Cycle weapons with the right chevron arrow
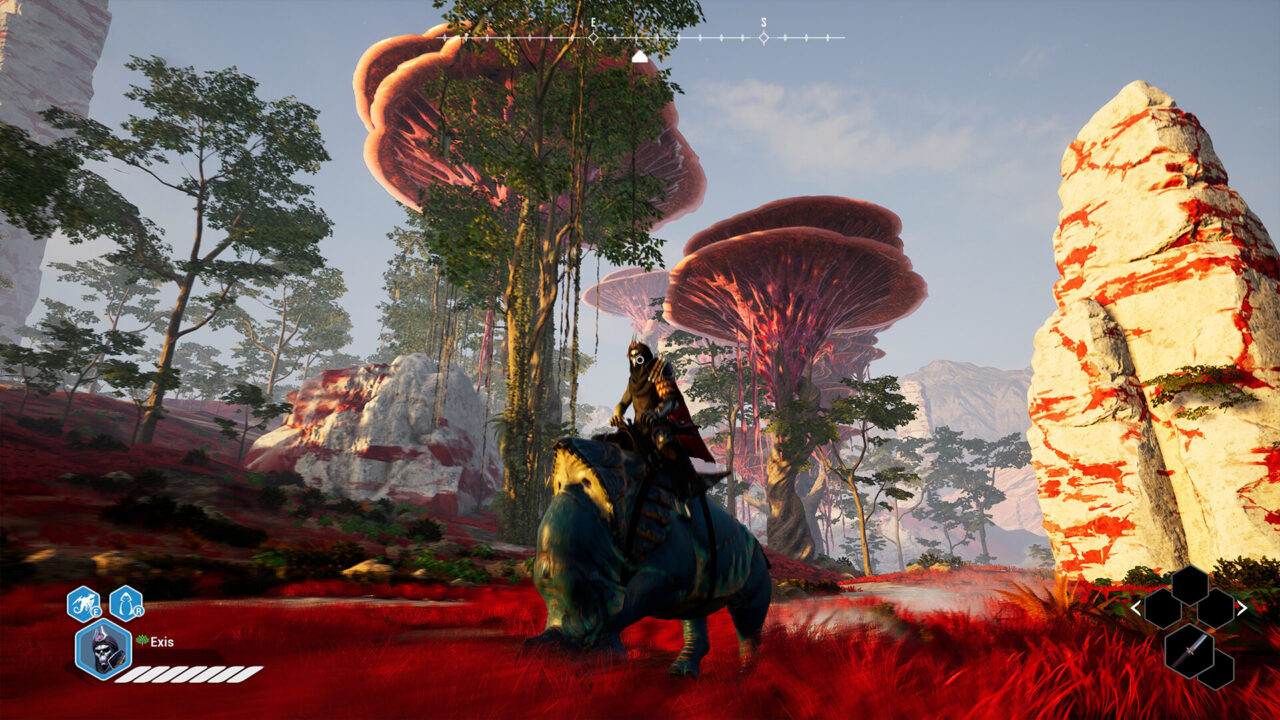1280x720 pixels. tap(1242, 607)
